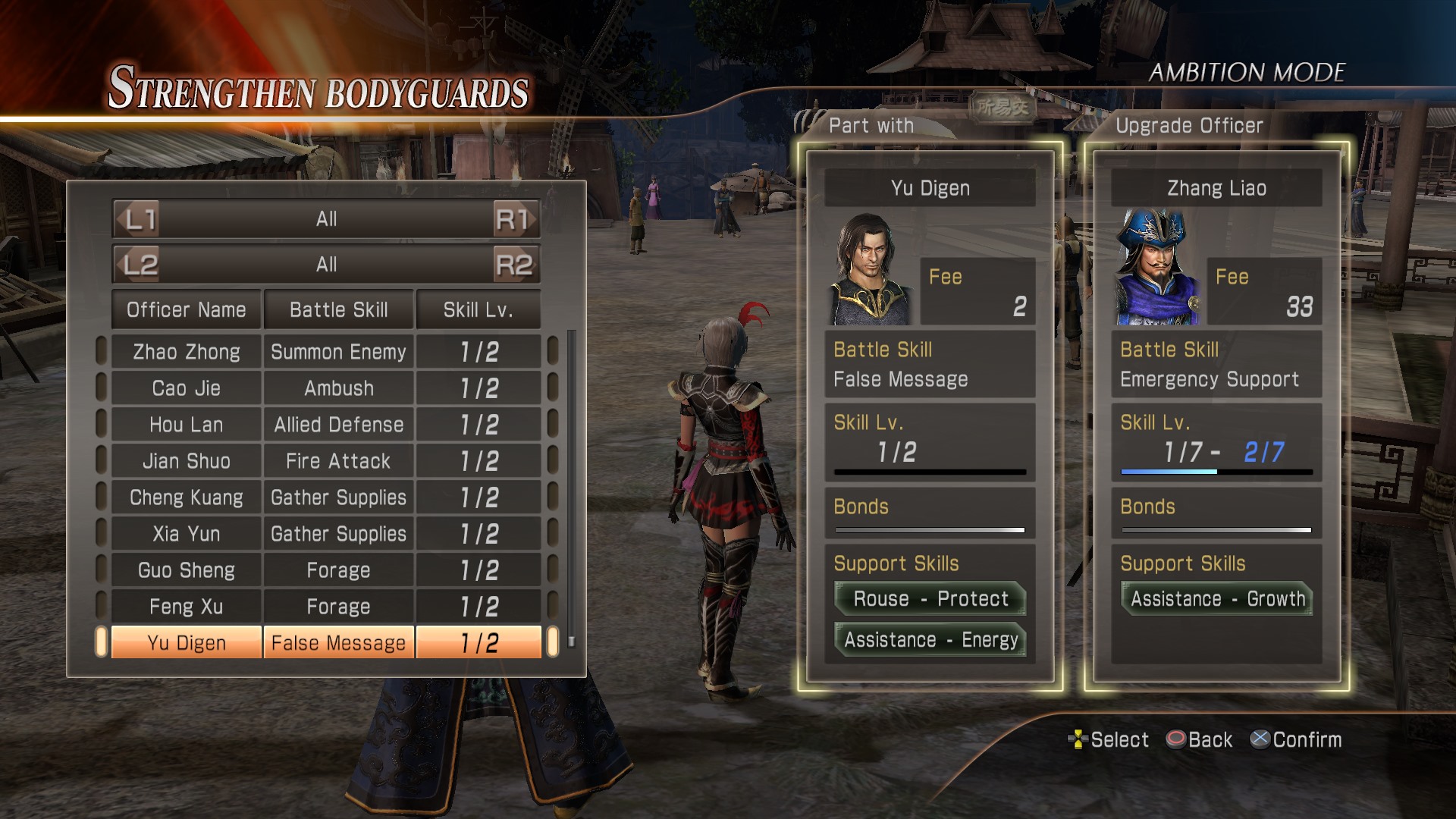Viewport: 1456px width, 819px height.
Task: Click Zhang Liao's portrait
Action: 1157,269
